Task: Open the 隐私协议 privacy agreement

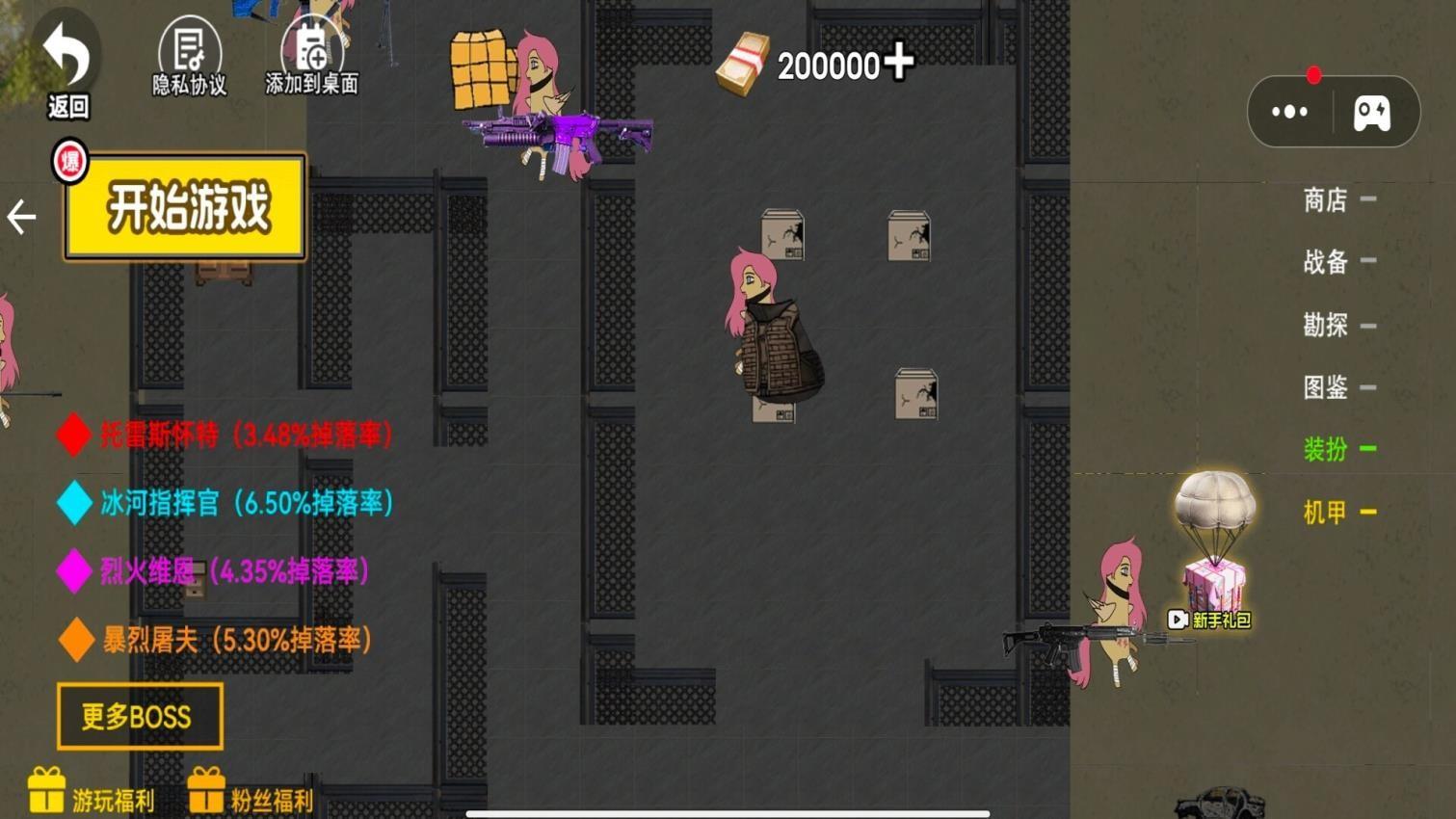Action: click(190, 60)
